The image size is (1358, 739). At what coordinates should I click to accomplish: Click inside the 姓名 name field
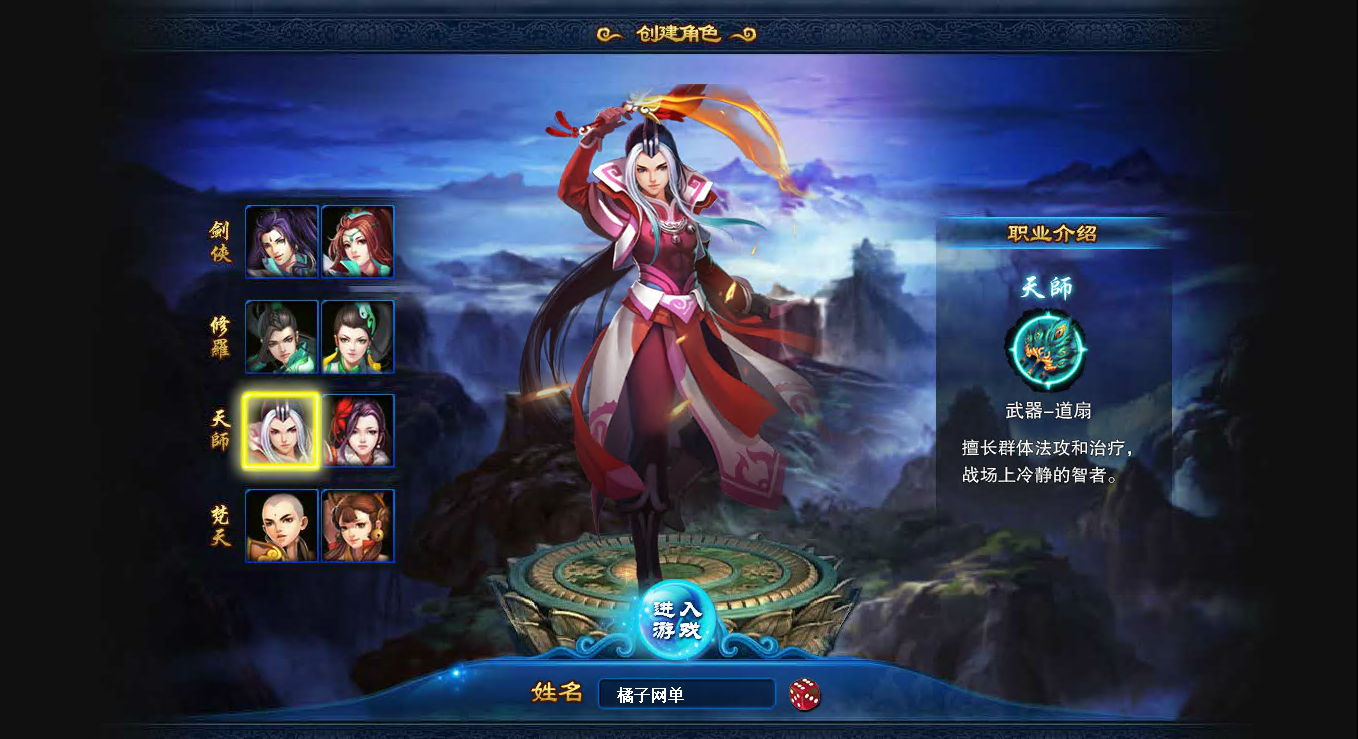[686, 693]
